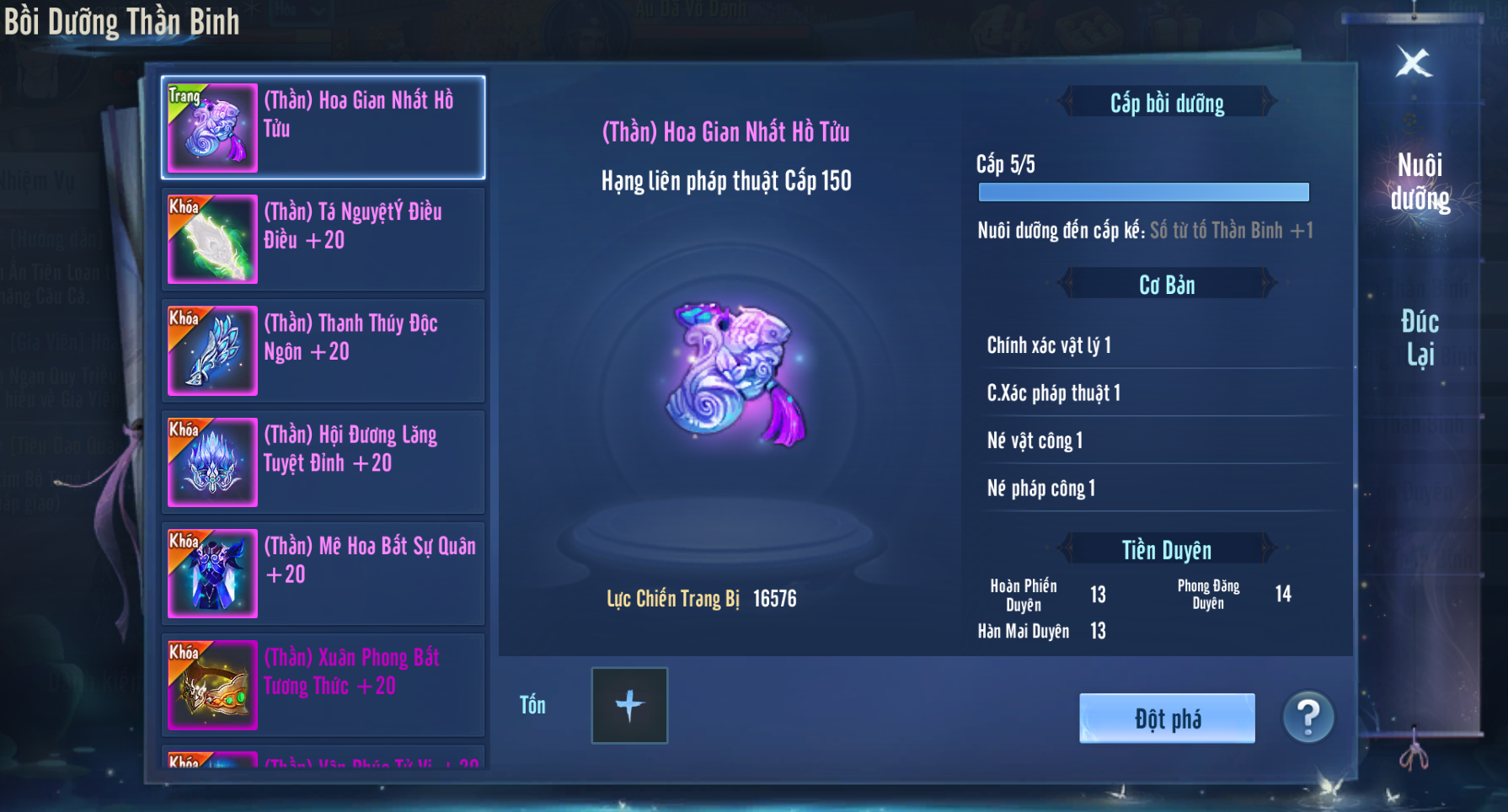This screenshot has width=1508, height=812.
Task: Choose Xuân Phong Bất Tương Thức +20
Action: point(324,685)
